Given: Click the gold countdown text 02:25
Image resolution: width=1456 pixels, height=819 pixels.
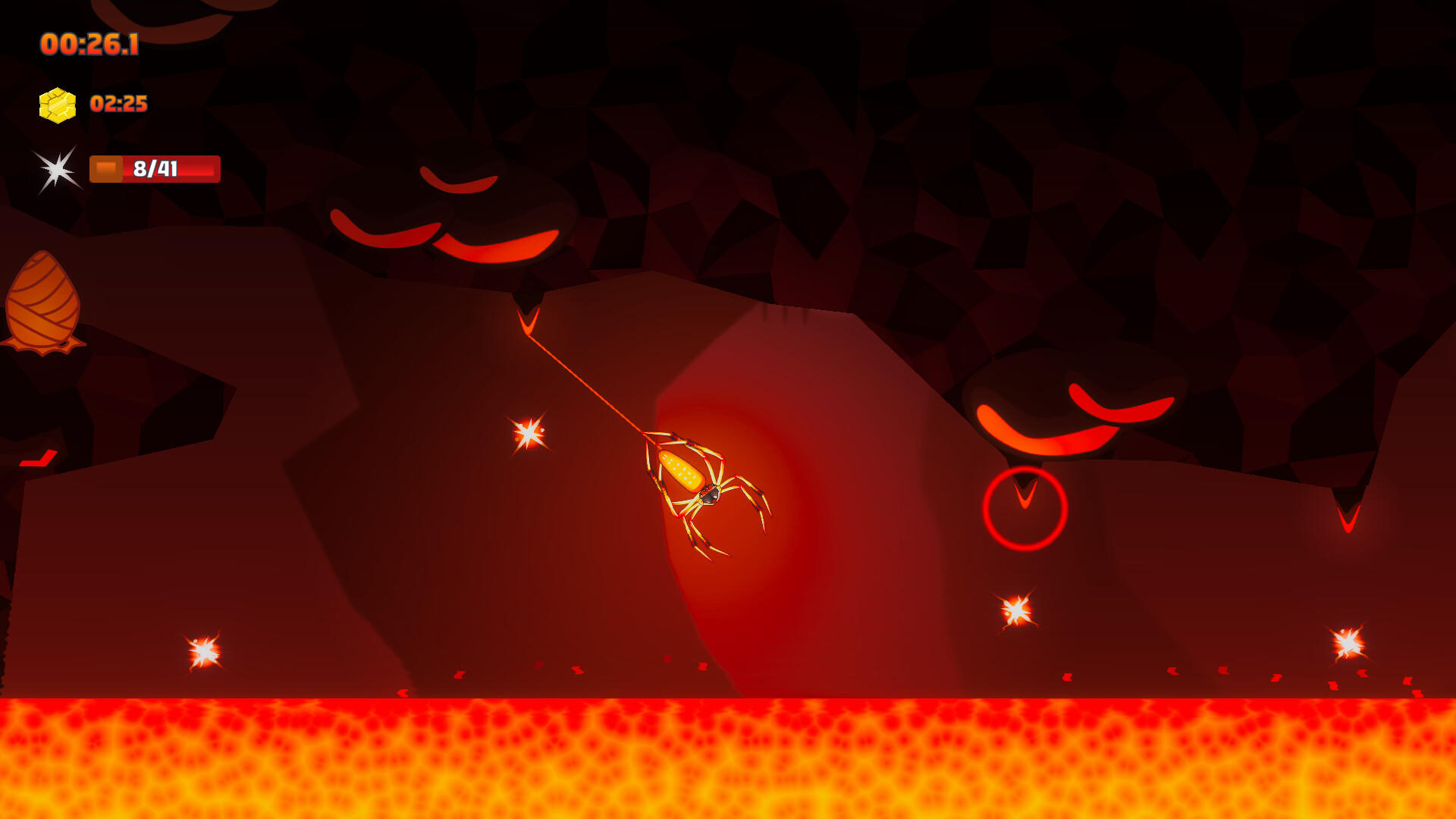Looking at the screenshot, I should click(118, 105).
